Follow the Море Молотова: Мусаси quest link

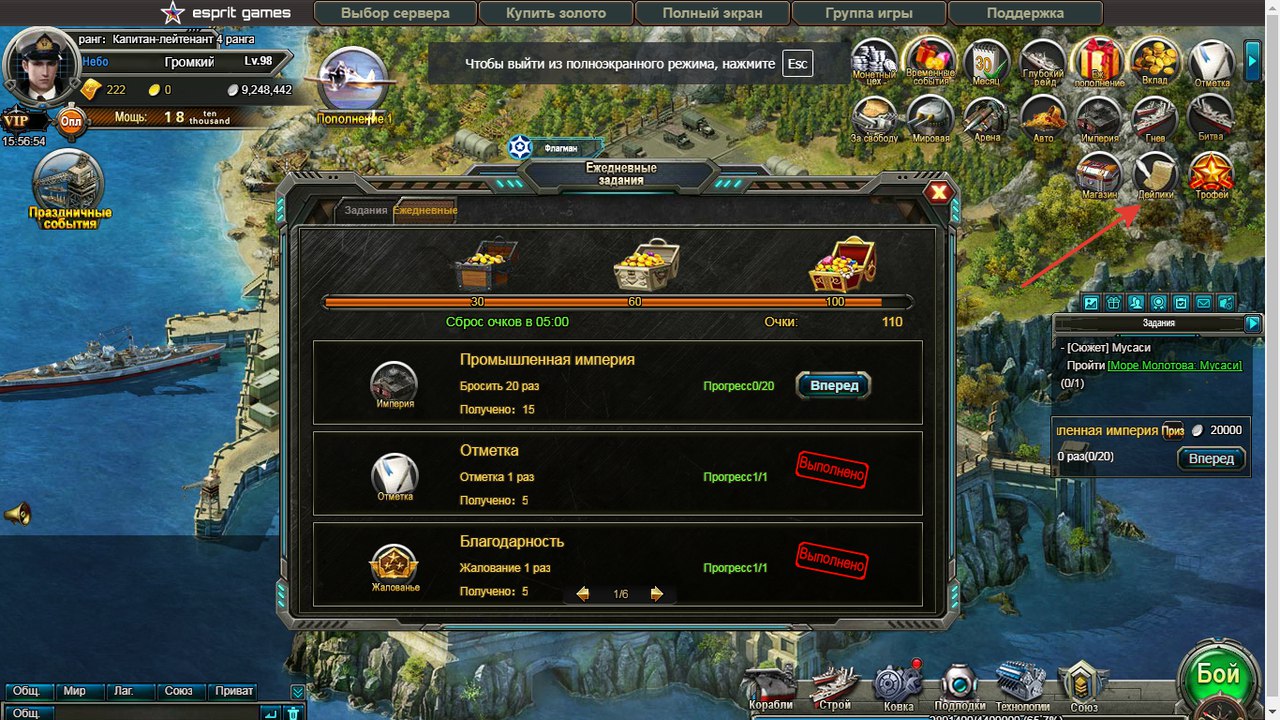[1173, 365]
